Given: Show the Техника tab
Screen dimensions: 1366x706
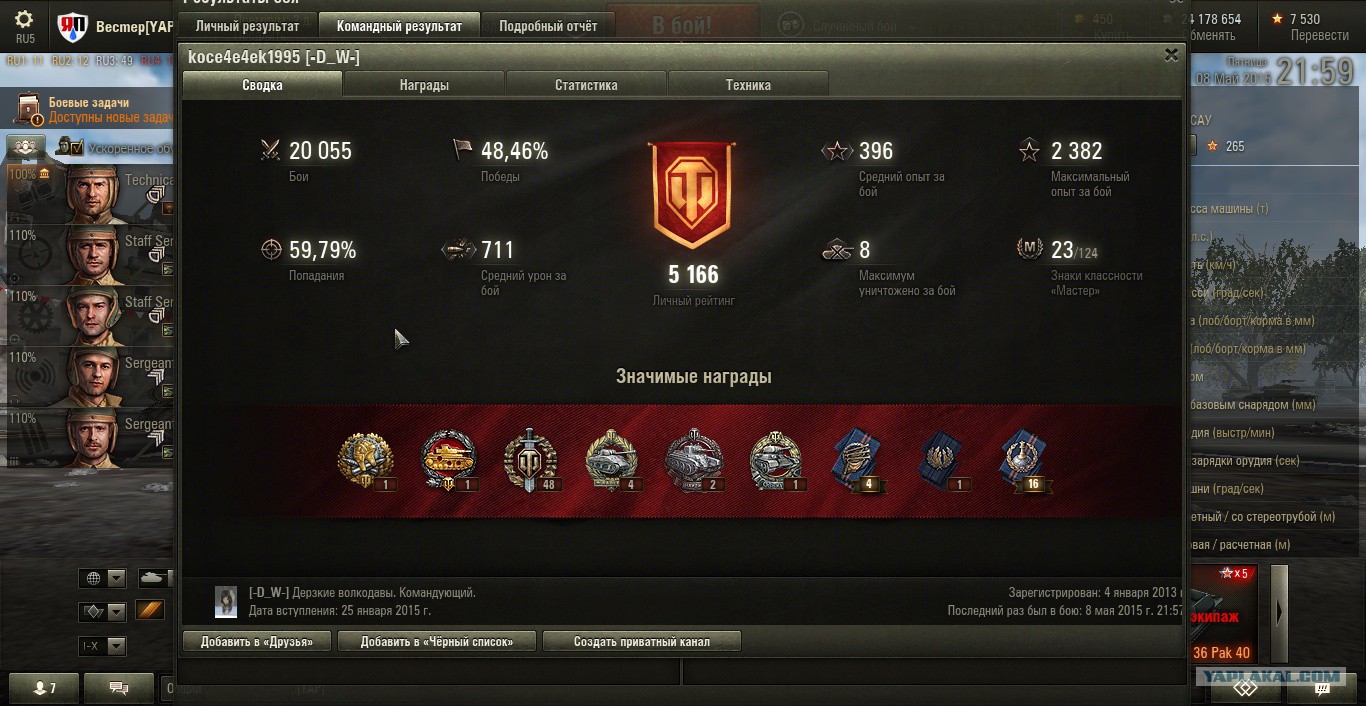Looking at the screenshot, I should pyautogui.click(x=748, y=85).
